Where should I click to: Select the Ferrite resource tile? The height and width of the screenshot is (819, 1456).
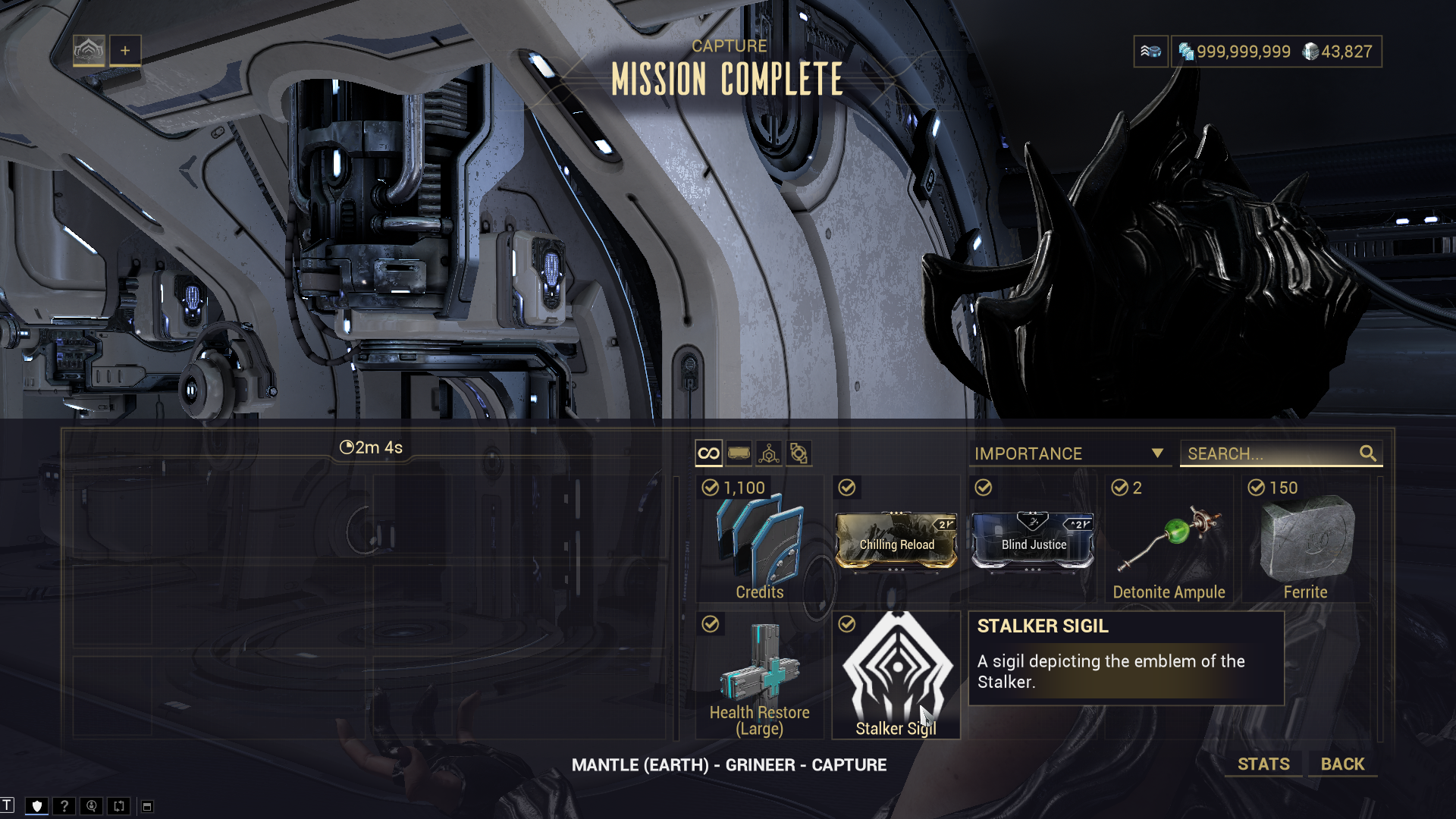click(1305, 540)
